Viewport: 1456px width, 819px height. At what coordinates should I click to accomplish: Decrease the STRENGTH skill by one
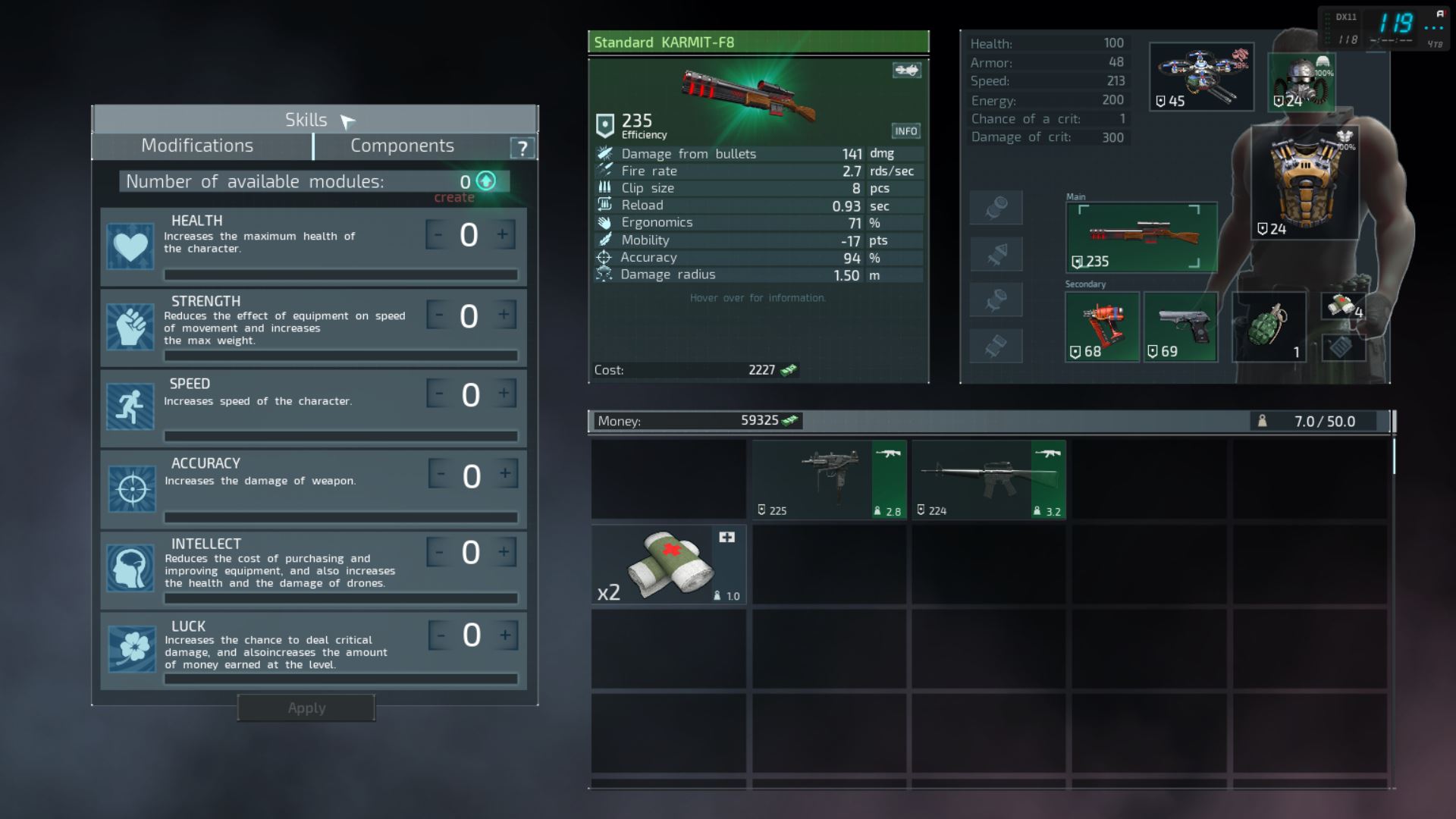pos(438,315)
